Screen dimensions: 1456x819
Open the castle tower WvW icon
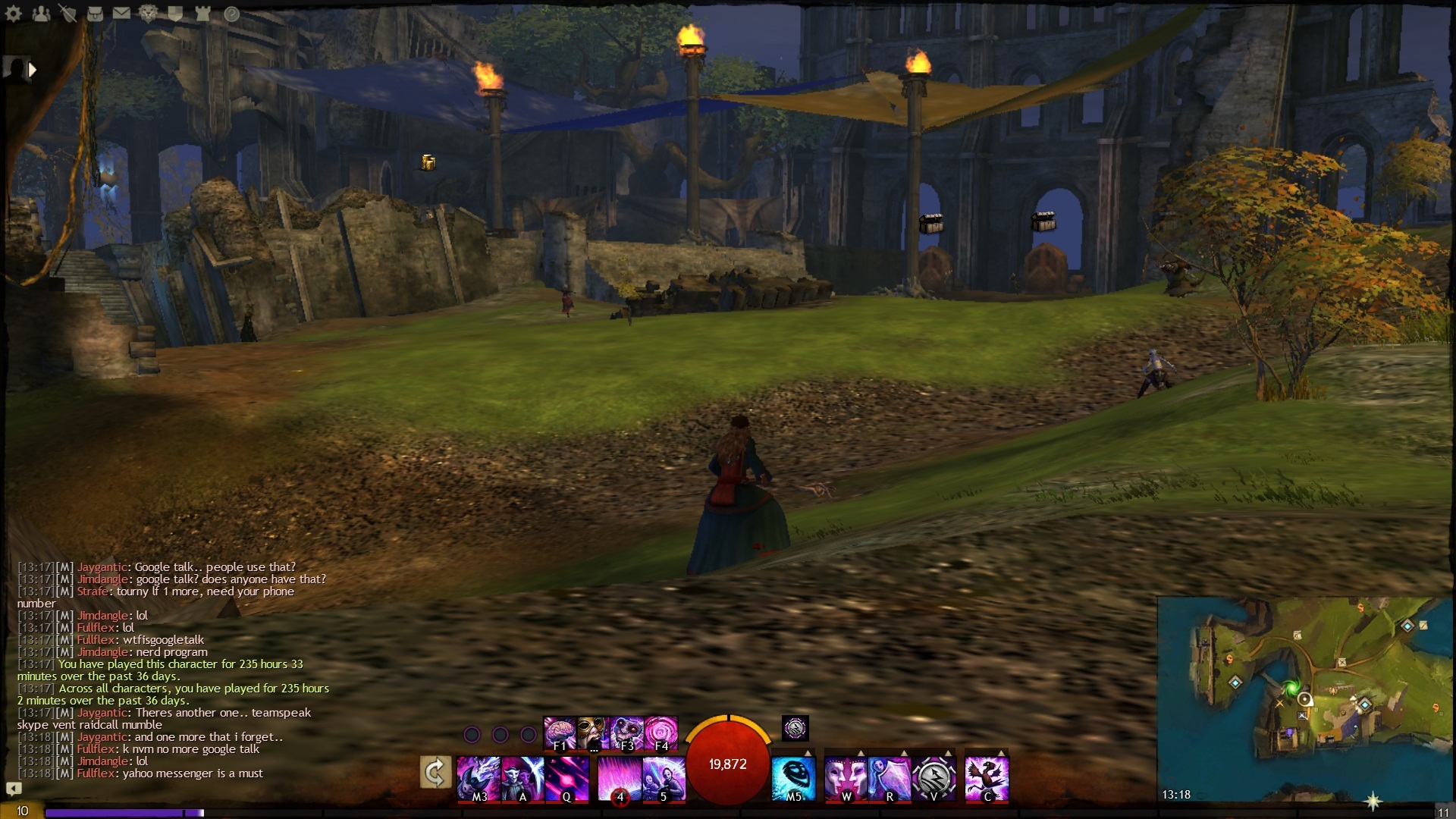click(202, 14)
